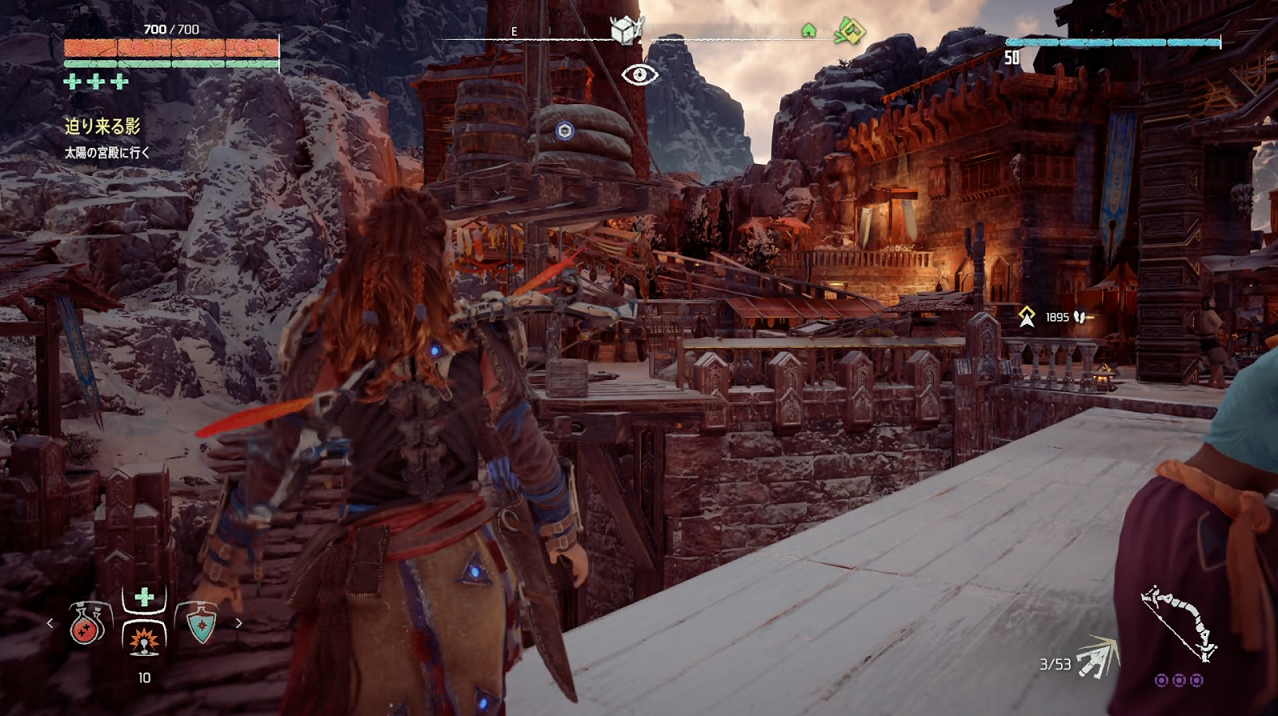Choose the blue shield resist potion

[x=201, y=623]
